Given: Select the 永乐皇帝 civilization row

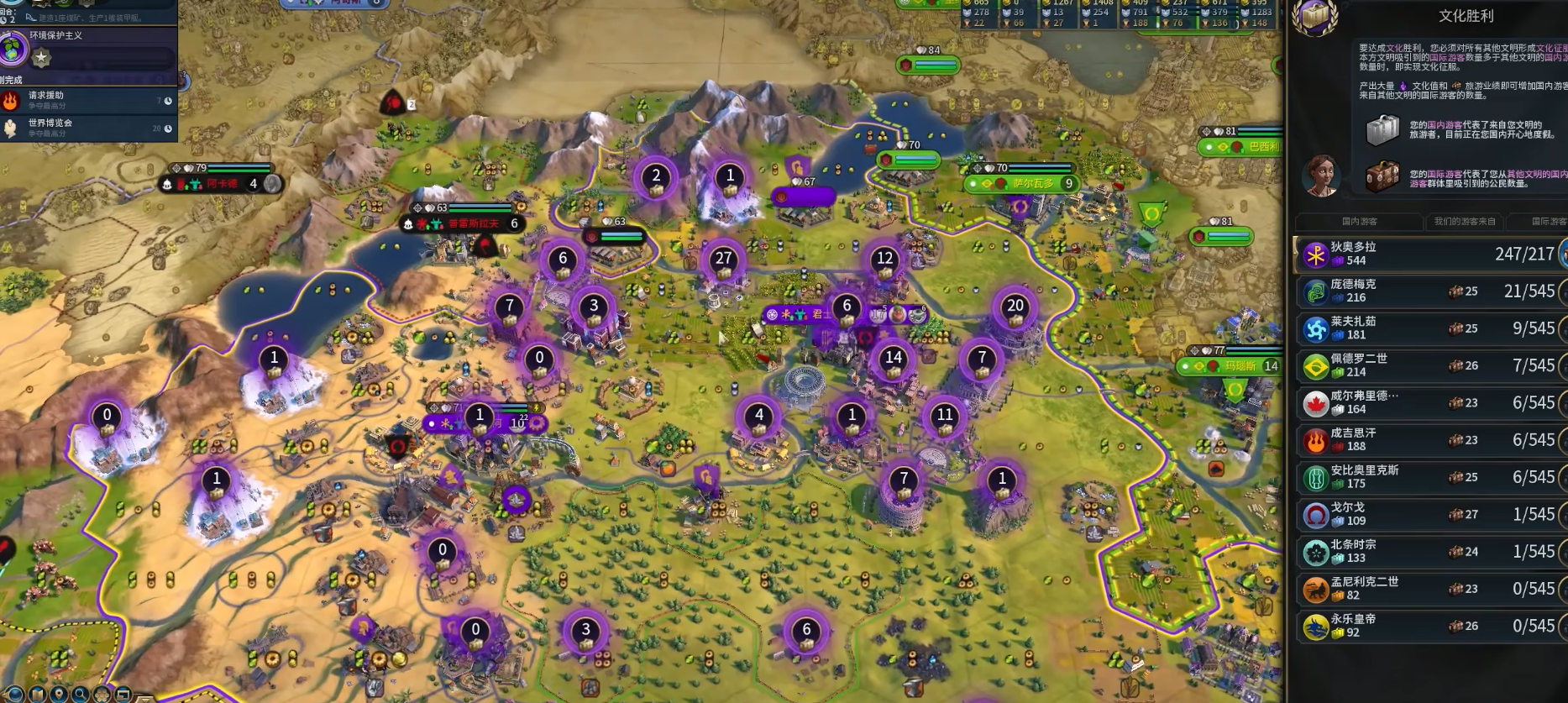Looking at the screenshot, I should [x=1429, y=627].
